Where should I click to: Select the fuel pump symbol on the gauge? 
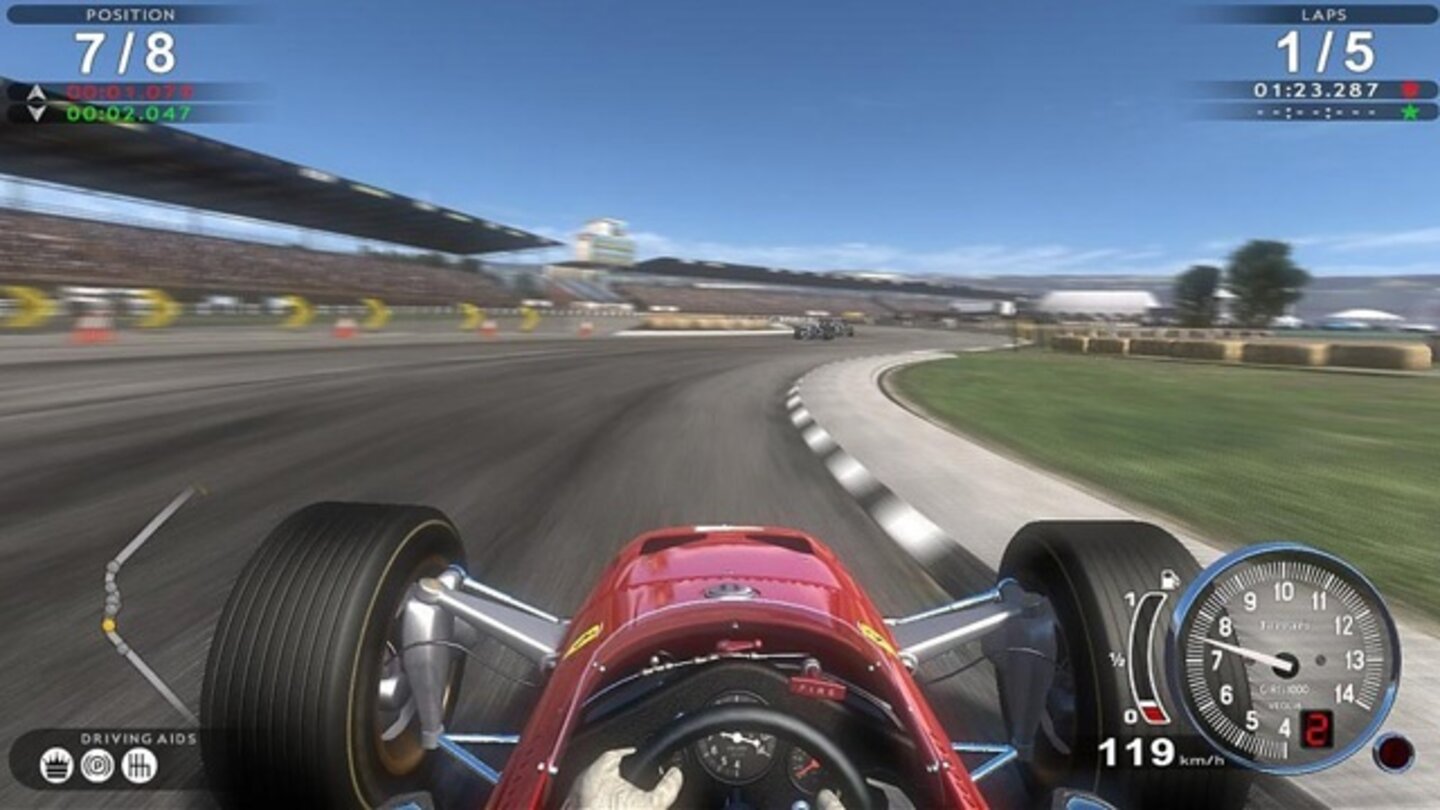(1169, 580)
